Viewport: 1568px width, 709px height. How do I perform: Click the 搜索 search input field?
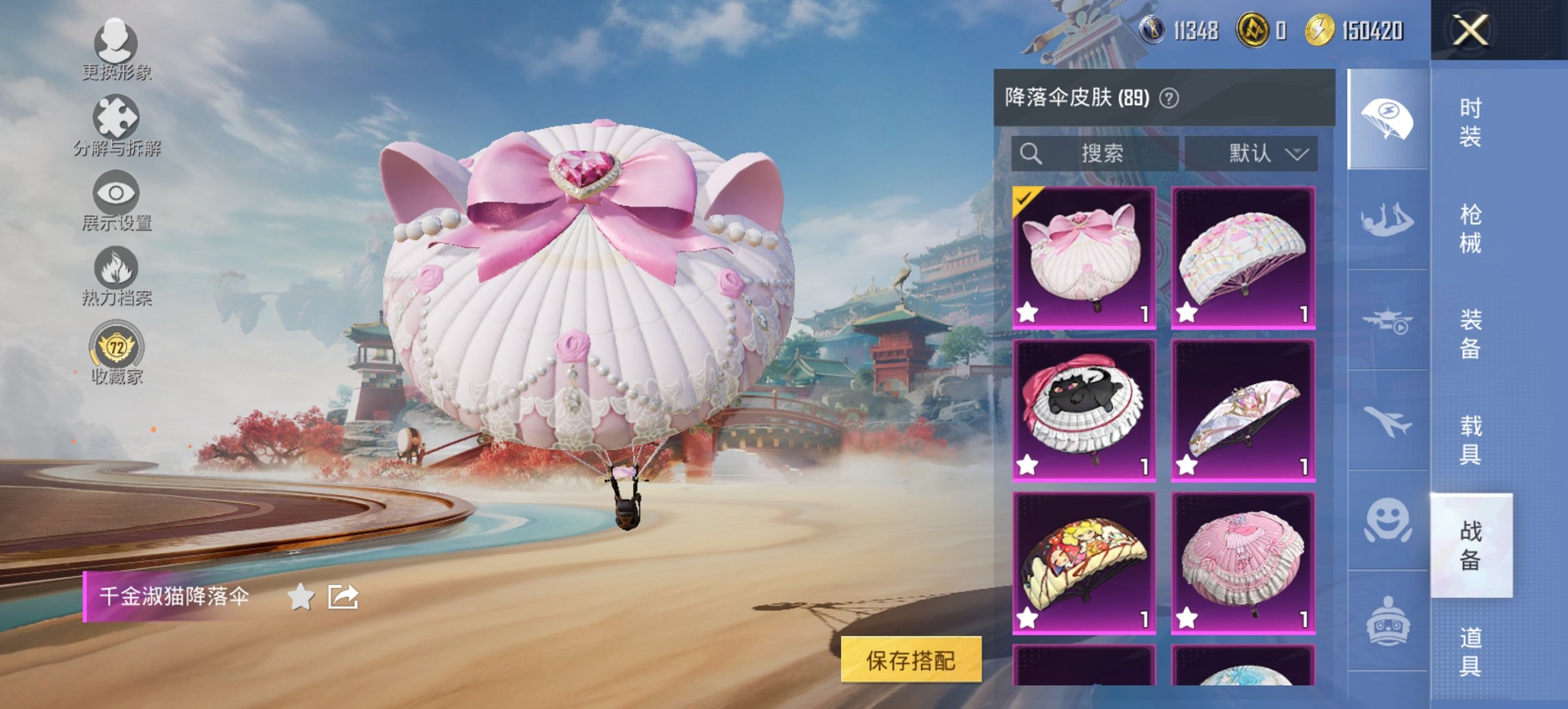click(x=1093, y=154)
